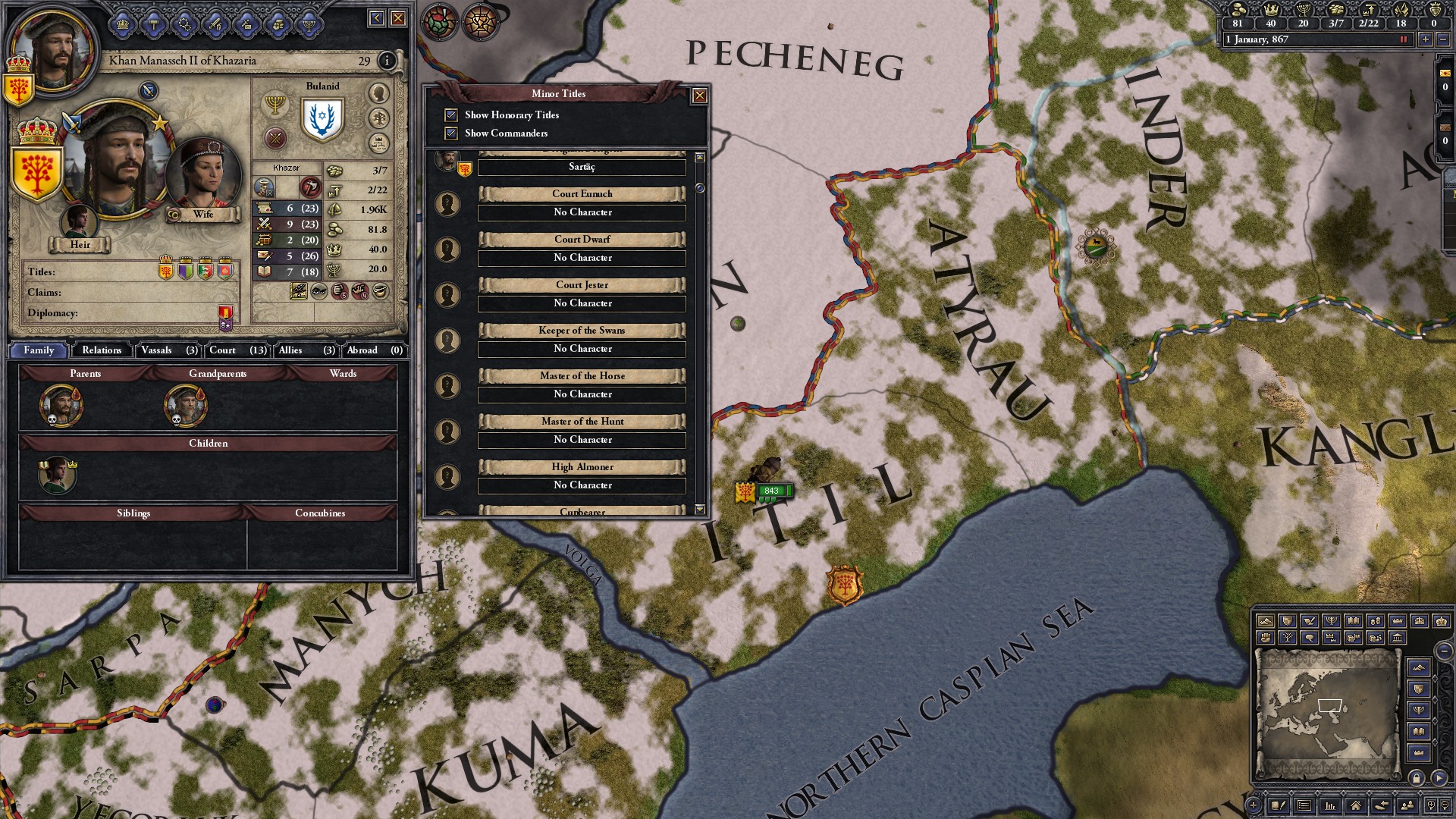The width and height of the screenshot is (1456, 819).
Task: Open character info button beside age
Action: tap(387, 61)
